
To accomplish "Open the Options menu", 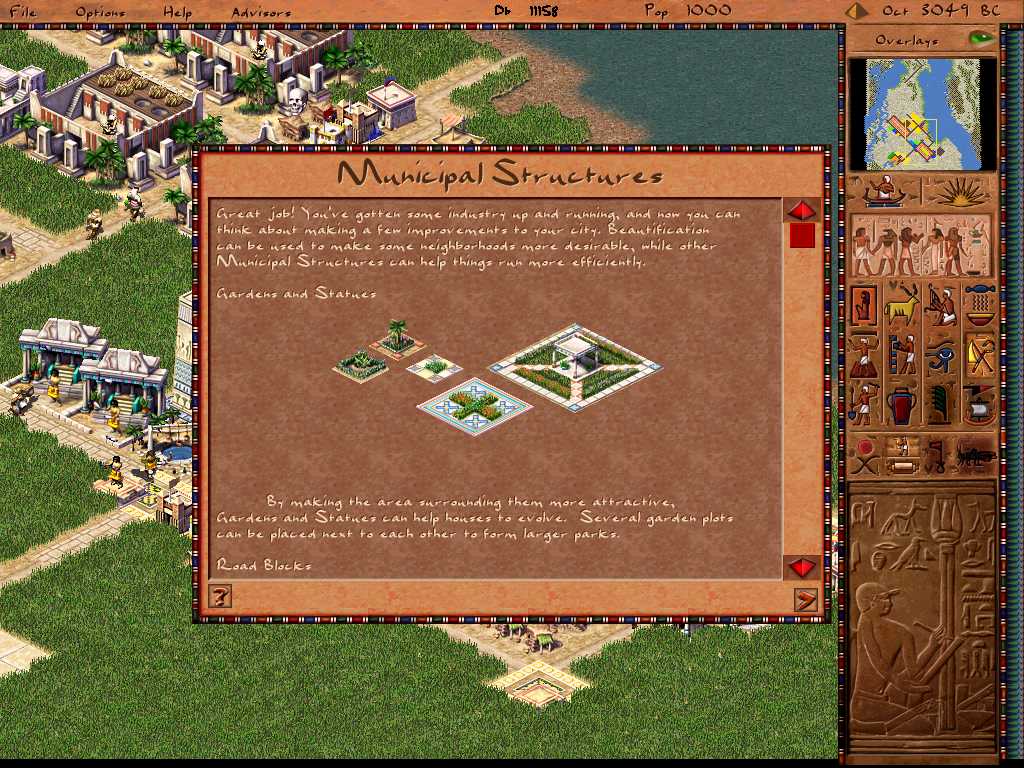I will click(100, 12).
